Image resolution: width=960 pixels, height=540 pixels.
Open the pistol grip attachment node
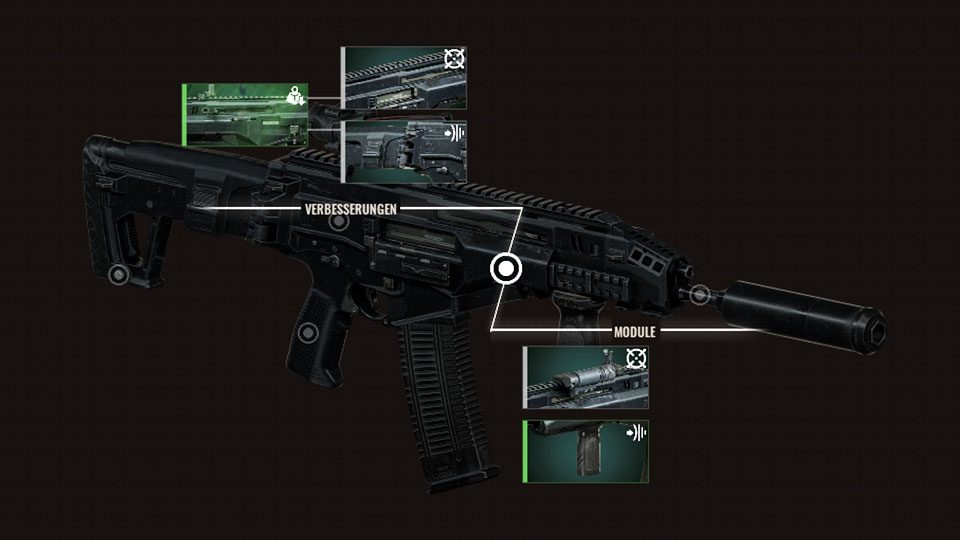309,332
